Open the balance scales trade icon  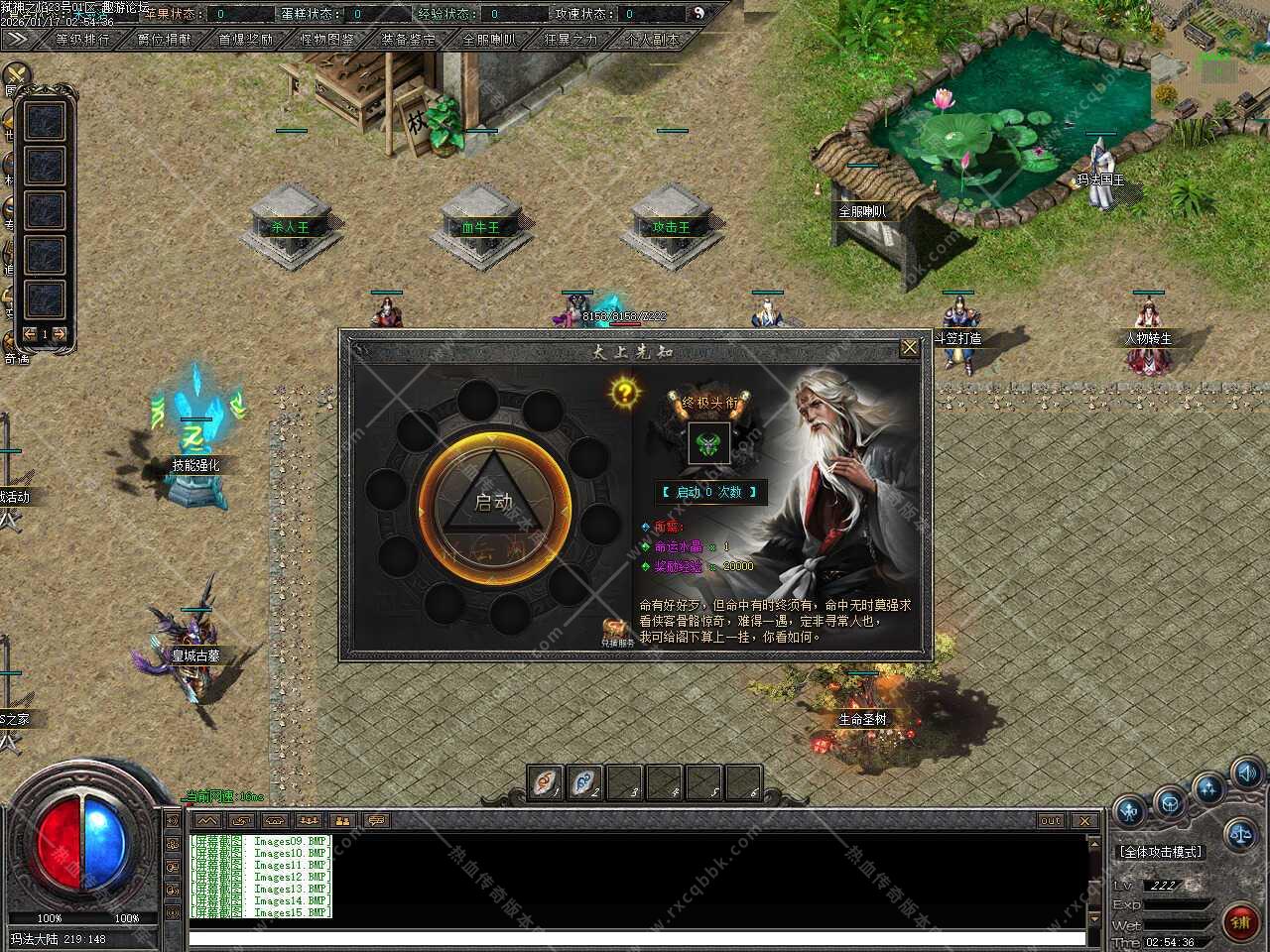pyautogui.click(x=1240, y=835)
